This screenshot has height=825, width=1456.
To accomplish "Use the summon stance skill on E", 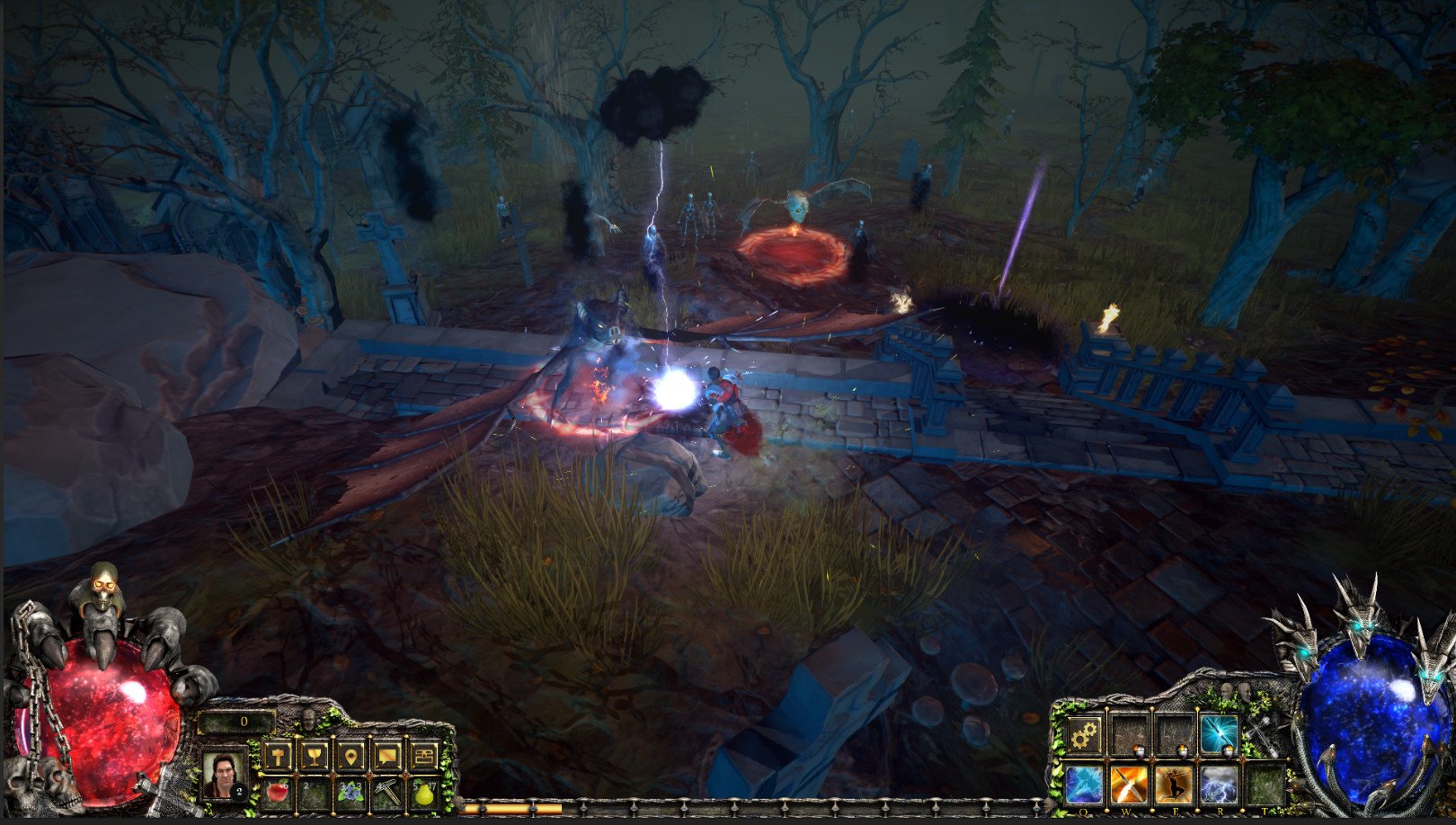I will point(1175,785).
